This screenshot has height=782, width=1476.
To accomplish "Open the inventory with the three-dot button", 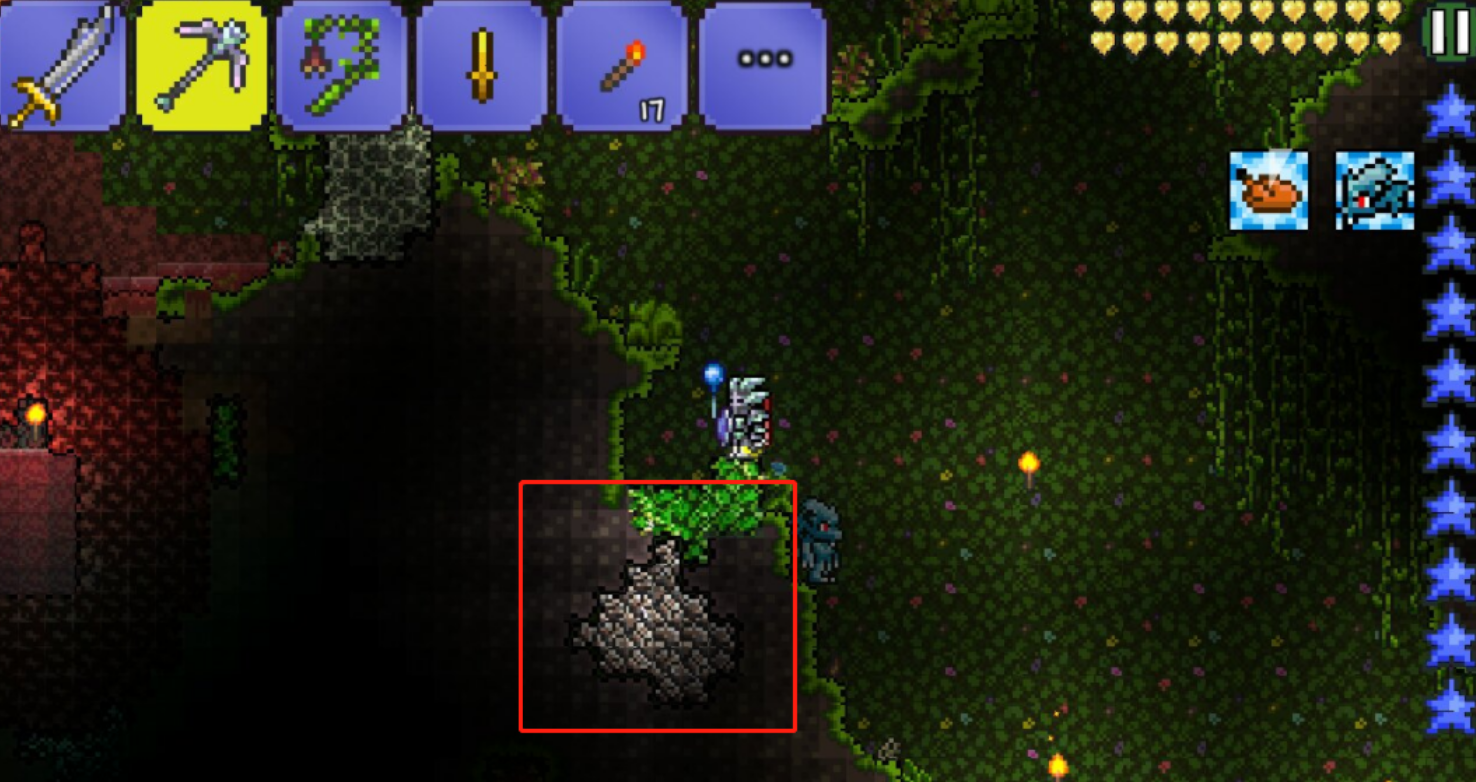I will coord(764,62).
